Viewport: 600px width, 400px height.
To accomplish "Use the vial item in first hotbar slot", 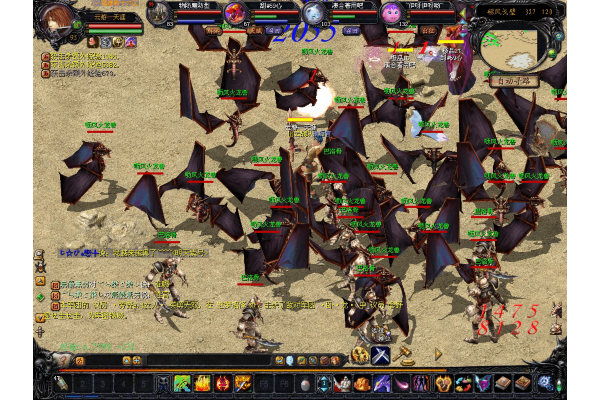I will pyautogui.click(x=62, y=384).
